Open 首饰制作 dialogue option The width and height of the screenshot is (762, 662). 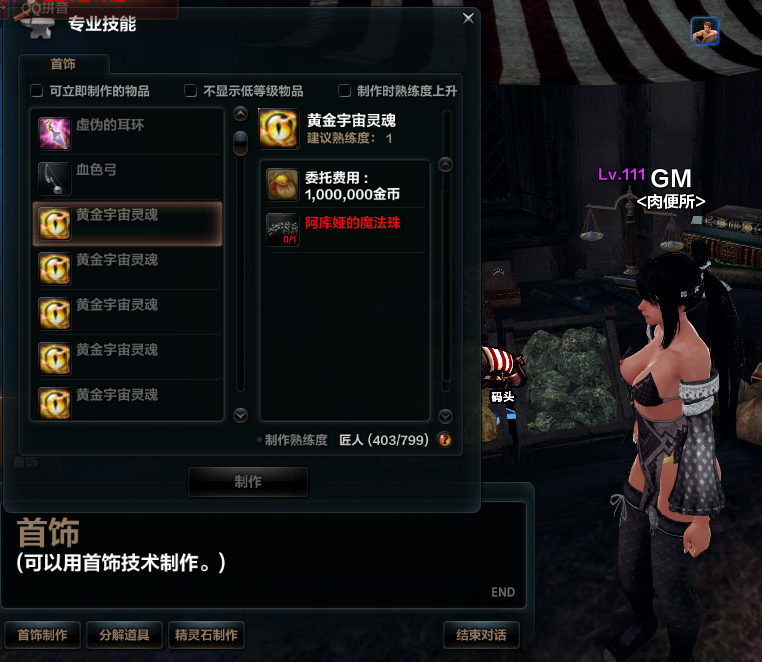point(42,635)
